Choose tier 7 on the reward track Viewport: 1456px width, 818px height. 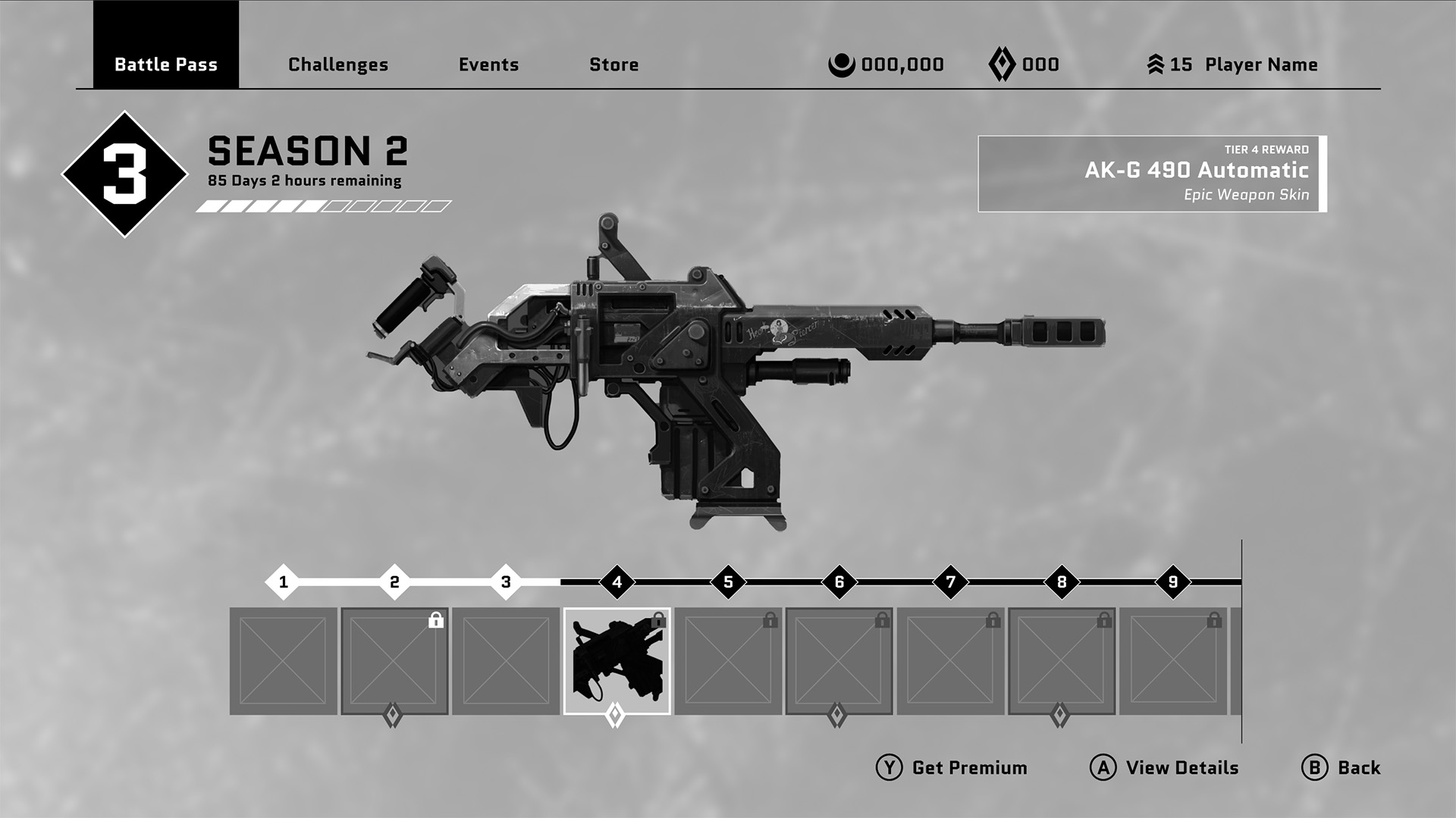(950, 582)
